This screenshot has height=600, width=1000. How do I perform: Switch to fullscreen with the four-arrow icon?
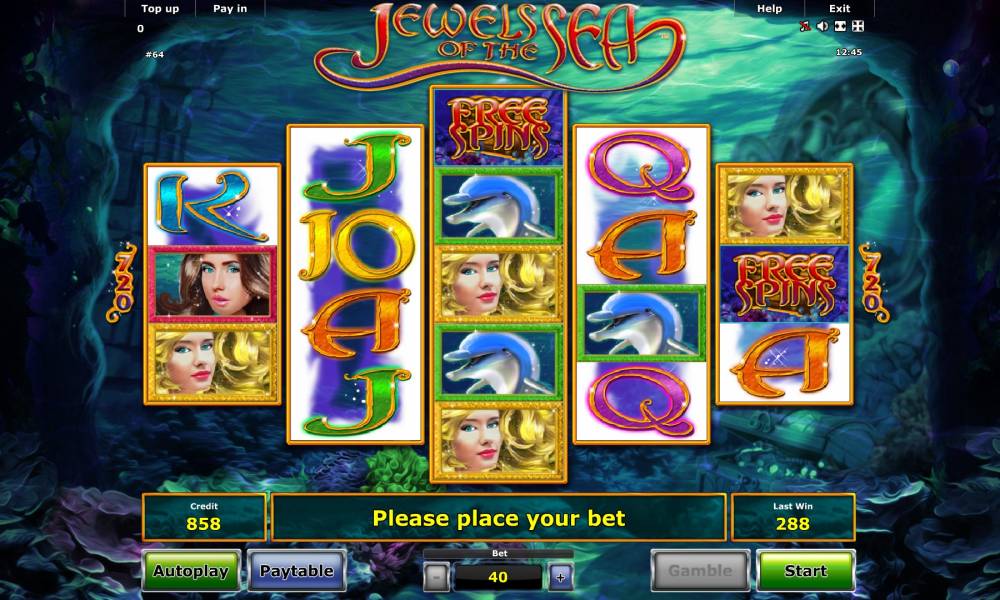coord(856,27)
